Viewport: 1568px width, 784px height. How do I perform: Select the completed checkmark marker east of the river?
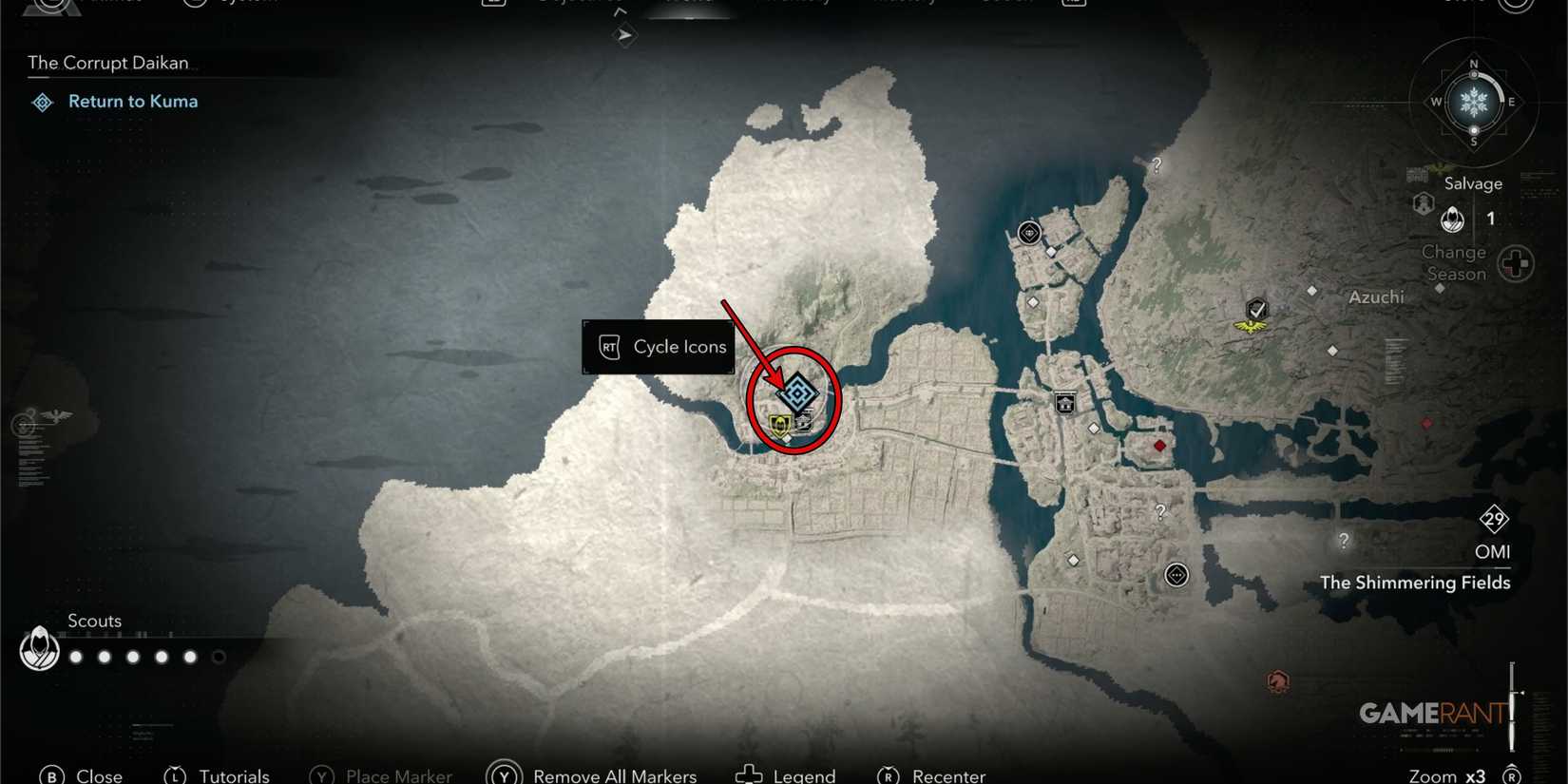point(1256,309)
